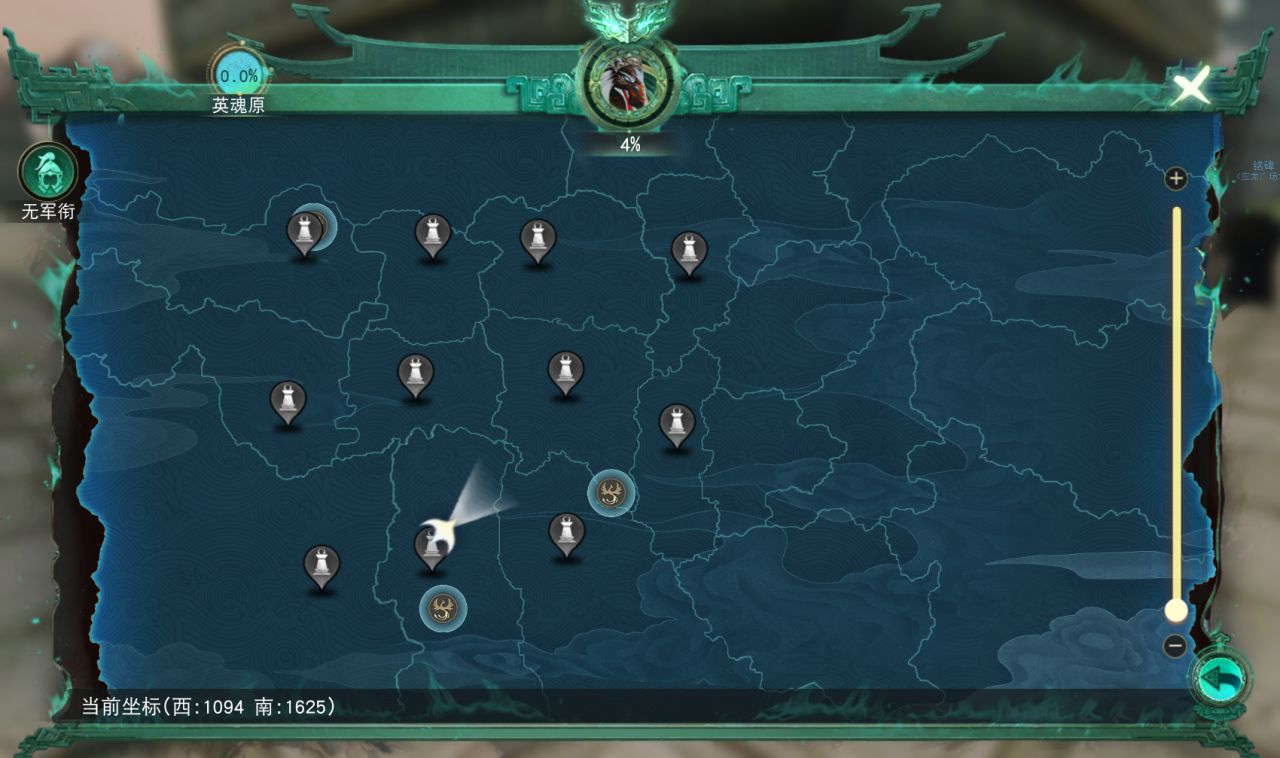This screenshot has width=1280, height=758.
Task: Zoom in using the plus button
Action: coord(1176,180)
